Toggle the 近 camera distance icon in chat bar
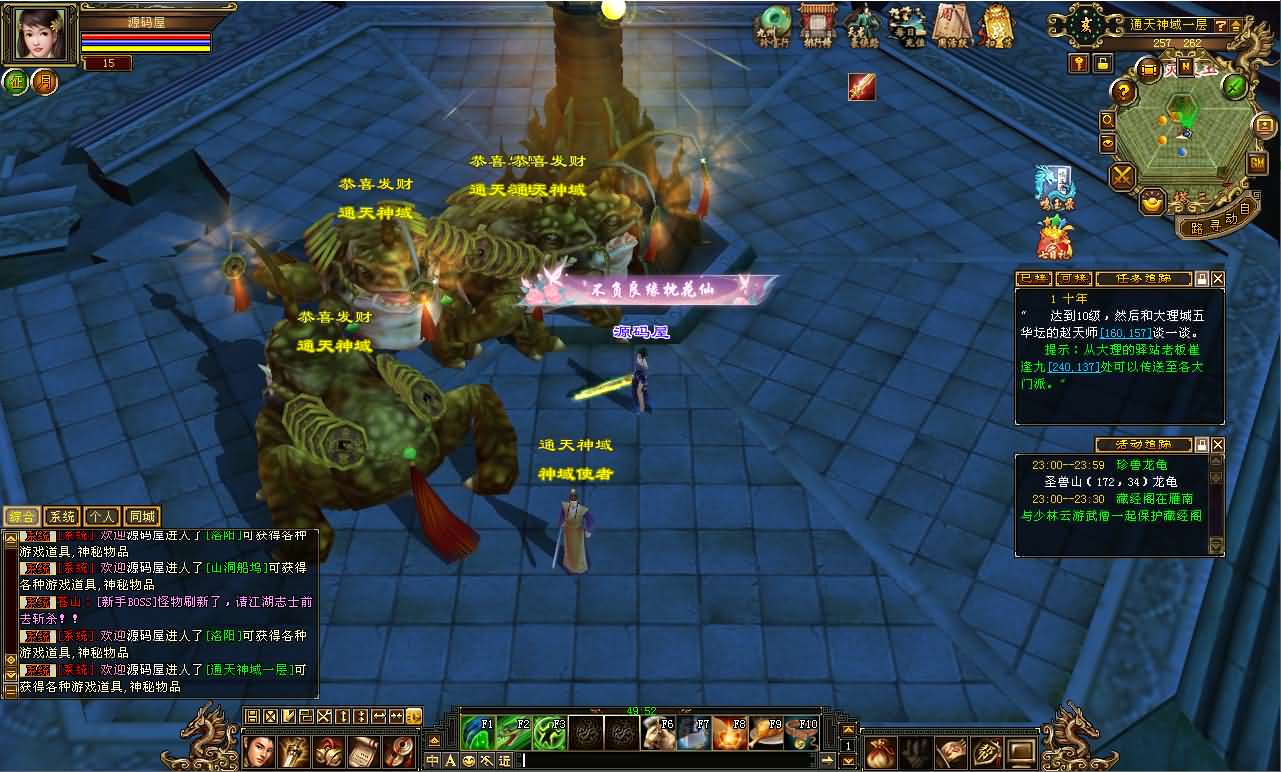1281x772 pixels. (x=505, y=761)
